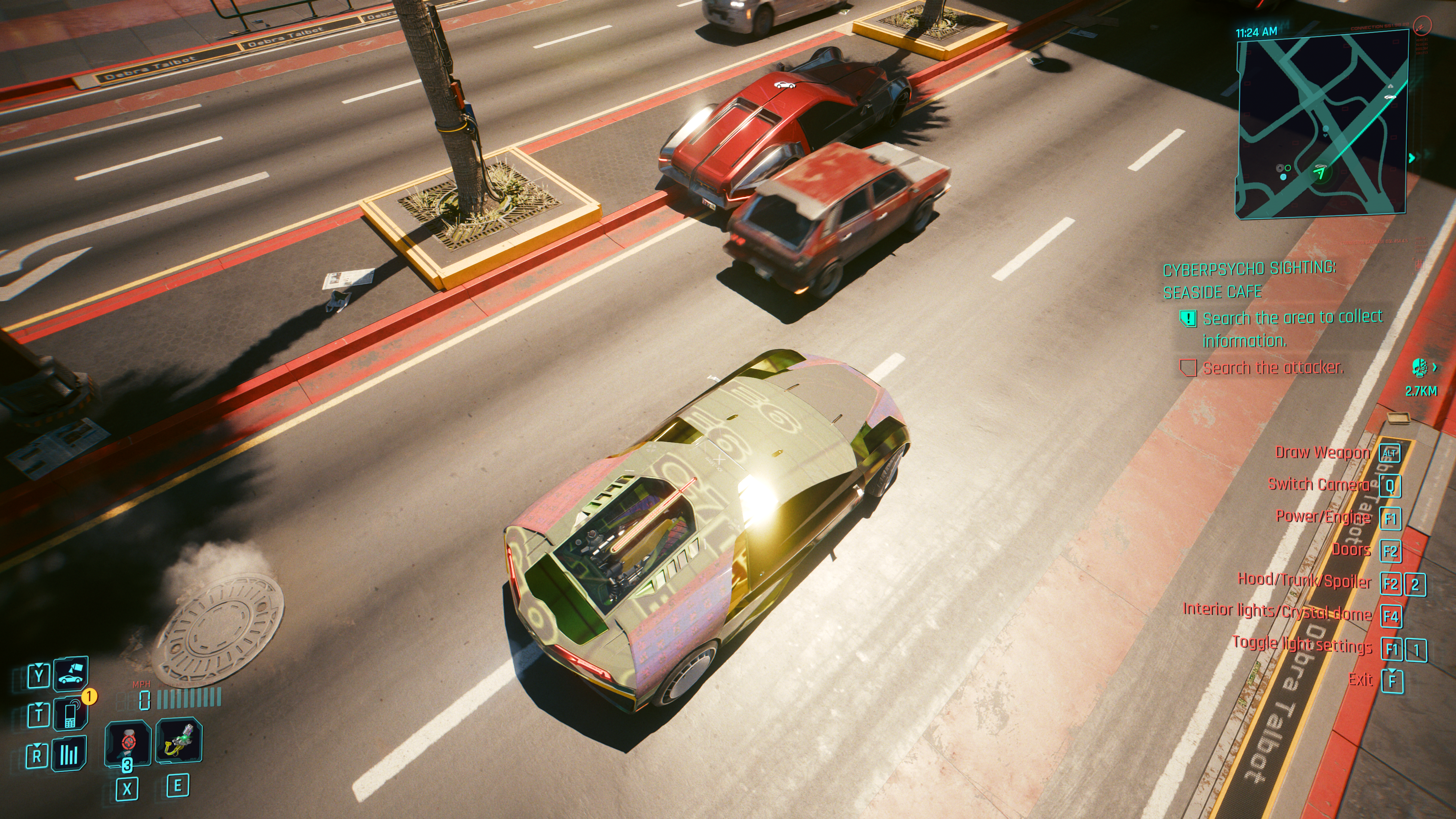This screenshot has height=819, width=1456.
Task: Select the projectile launcher gadget slot
Action: 179,741
